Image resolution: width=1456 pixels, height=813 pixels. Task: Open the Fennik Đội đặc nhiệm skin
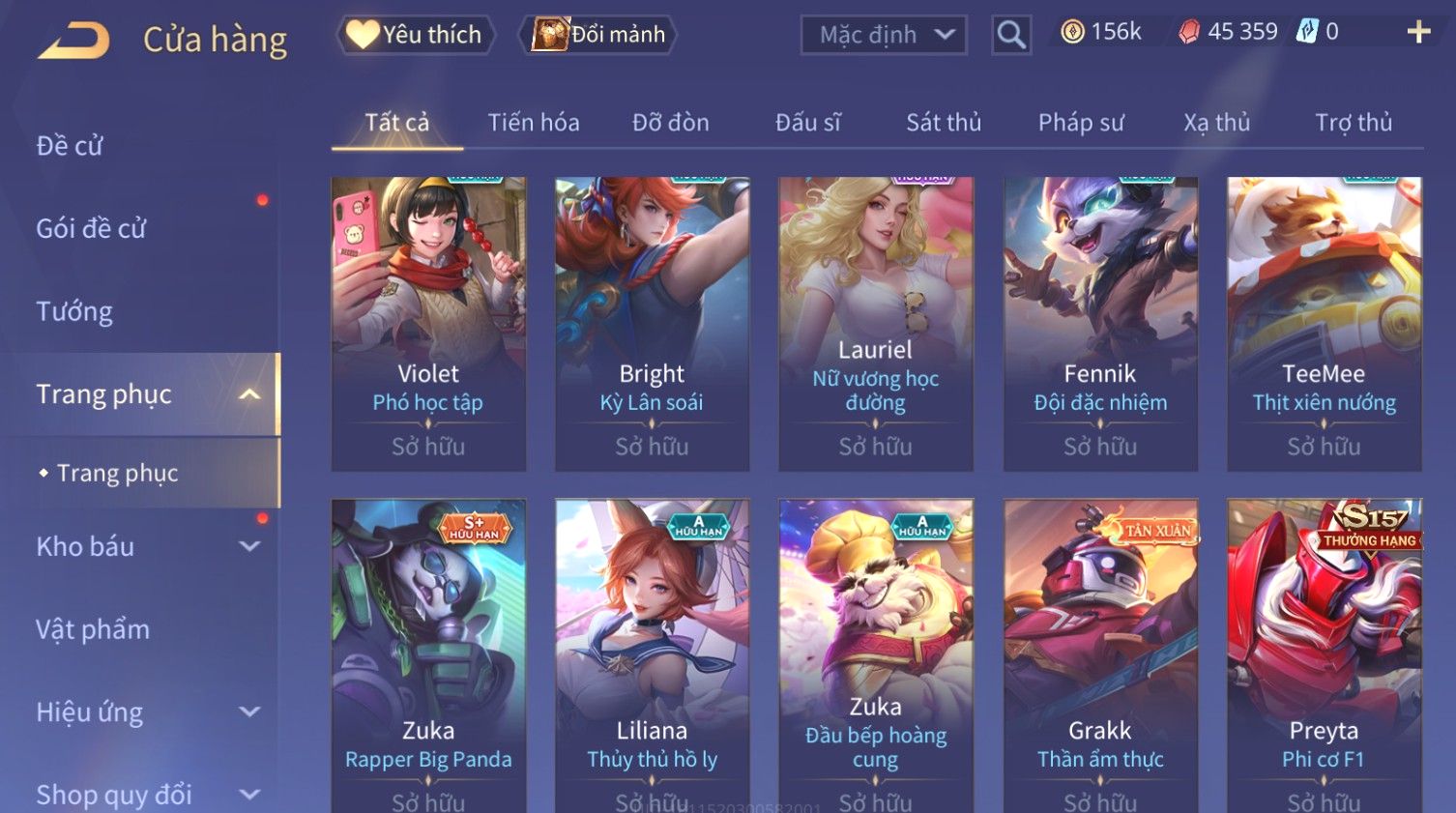coord(1100,323)
